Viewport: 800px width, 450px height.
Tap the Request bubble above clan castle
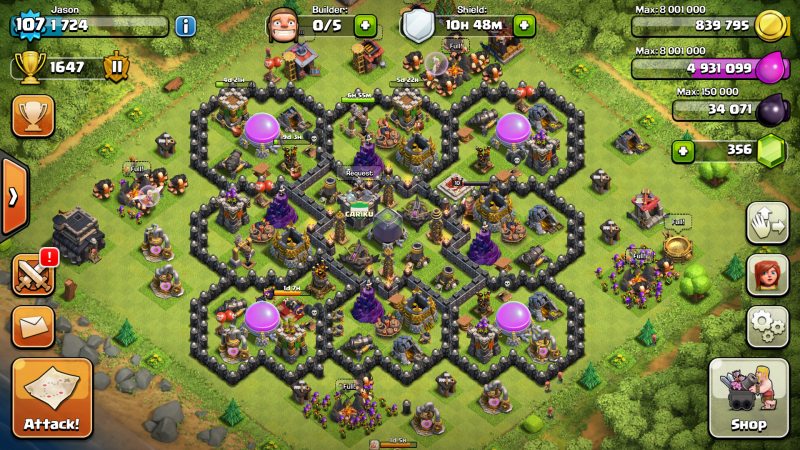pos(359,172)
